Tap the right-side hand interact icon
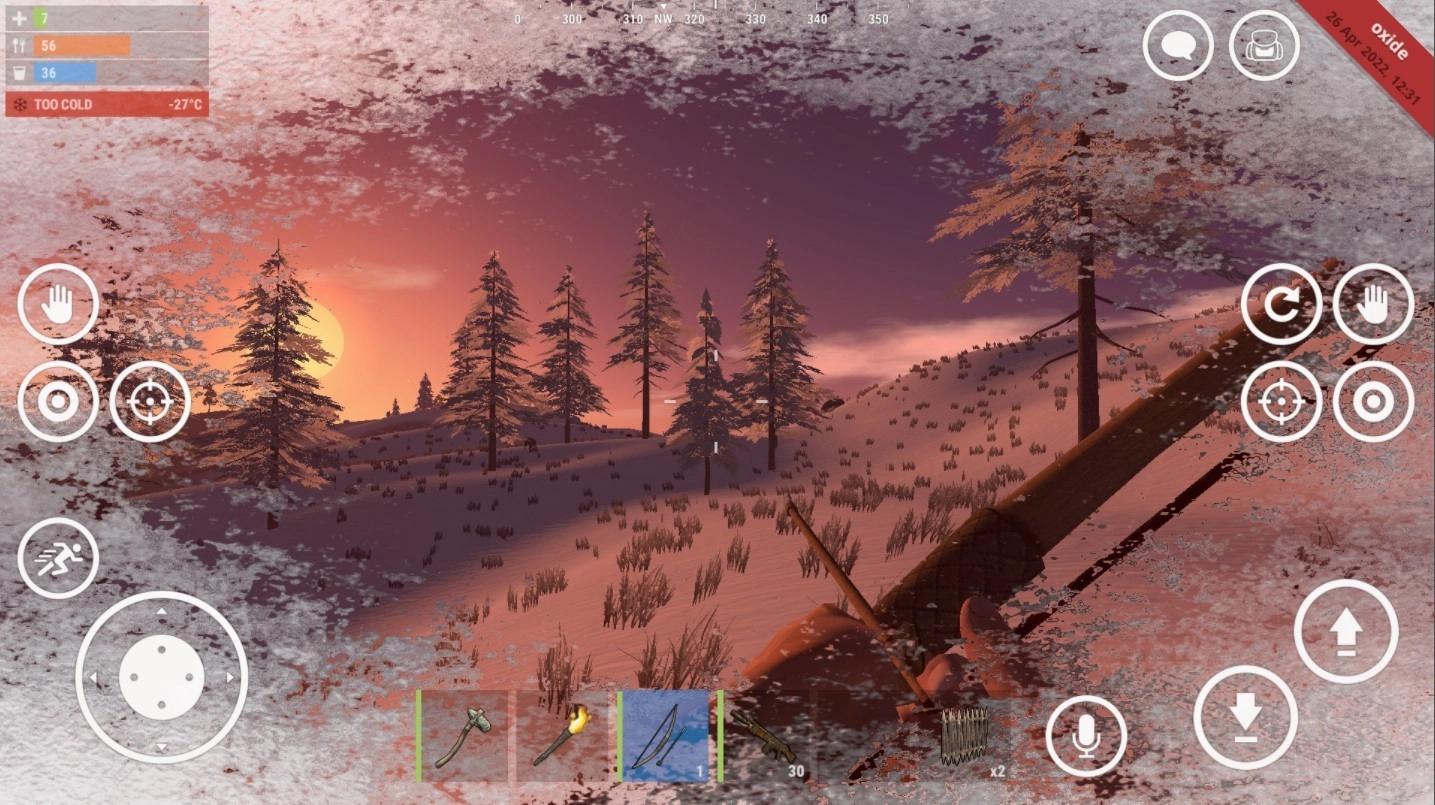The width and height of the screenshot is (1435, 805). (1373, 304)
